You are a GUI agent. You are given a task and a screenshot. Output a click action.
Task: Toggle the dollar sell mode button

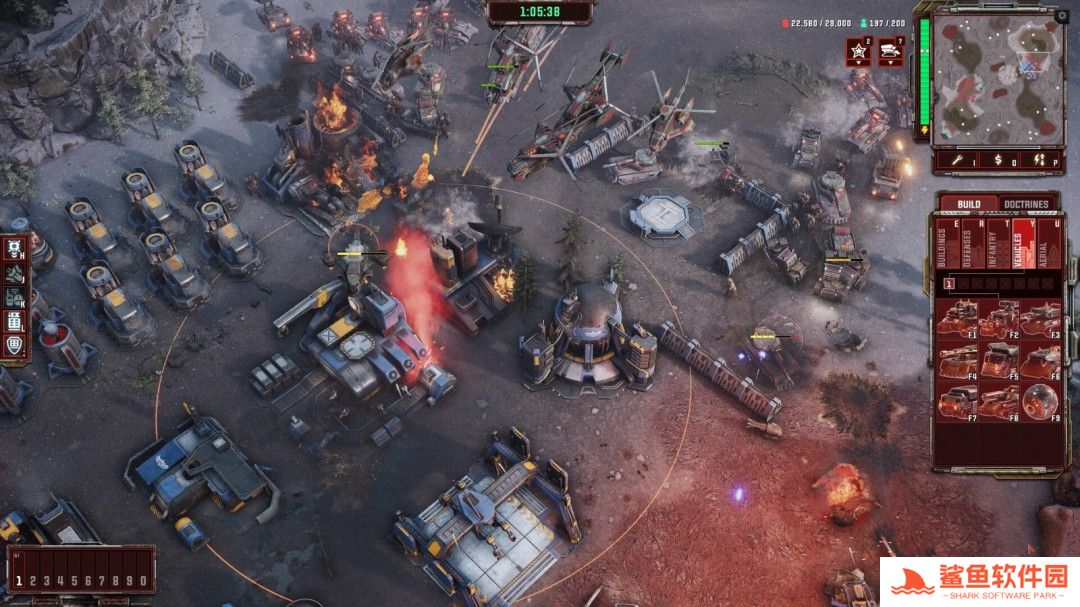[1001, 159]
